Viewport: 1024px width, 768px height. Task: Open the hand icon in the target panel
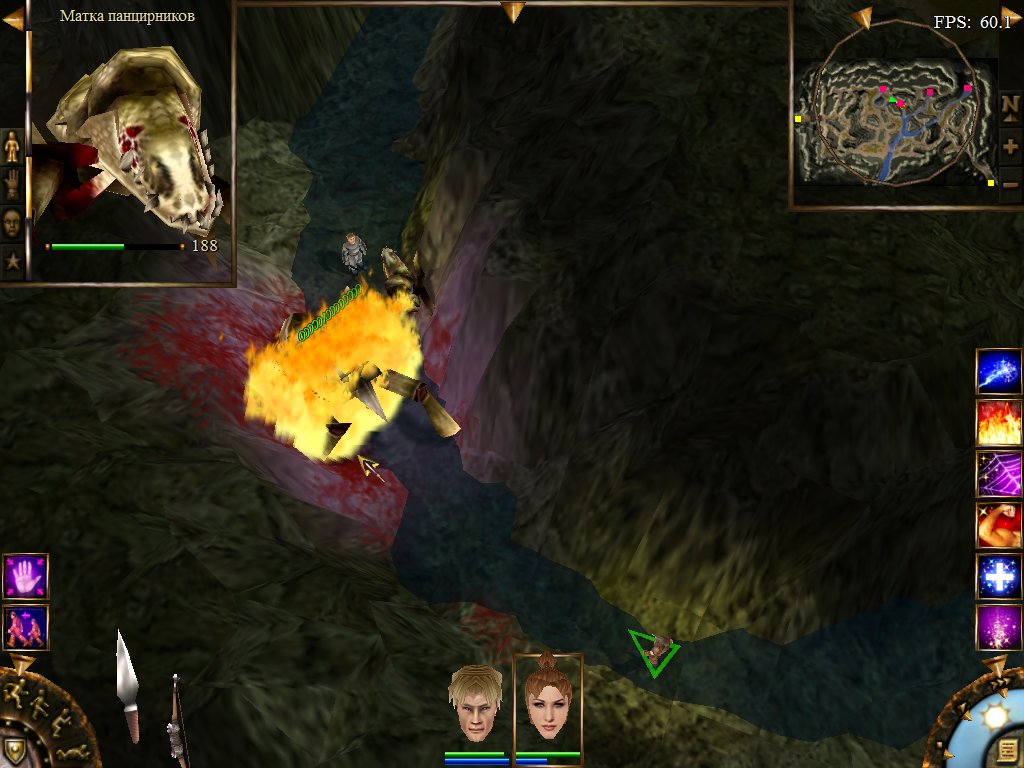pyautogui.click(x=12, y=185)
